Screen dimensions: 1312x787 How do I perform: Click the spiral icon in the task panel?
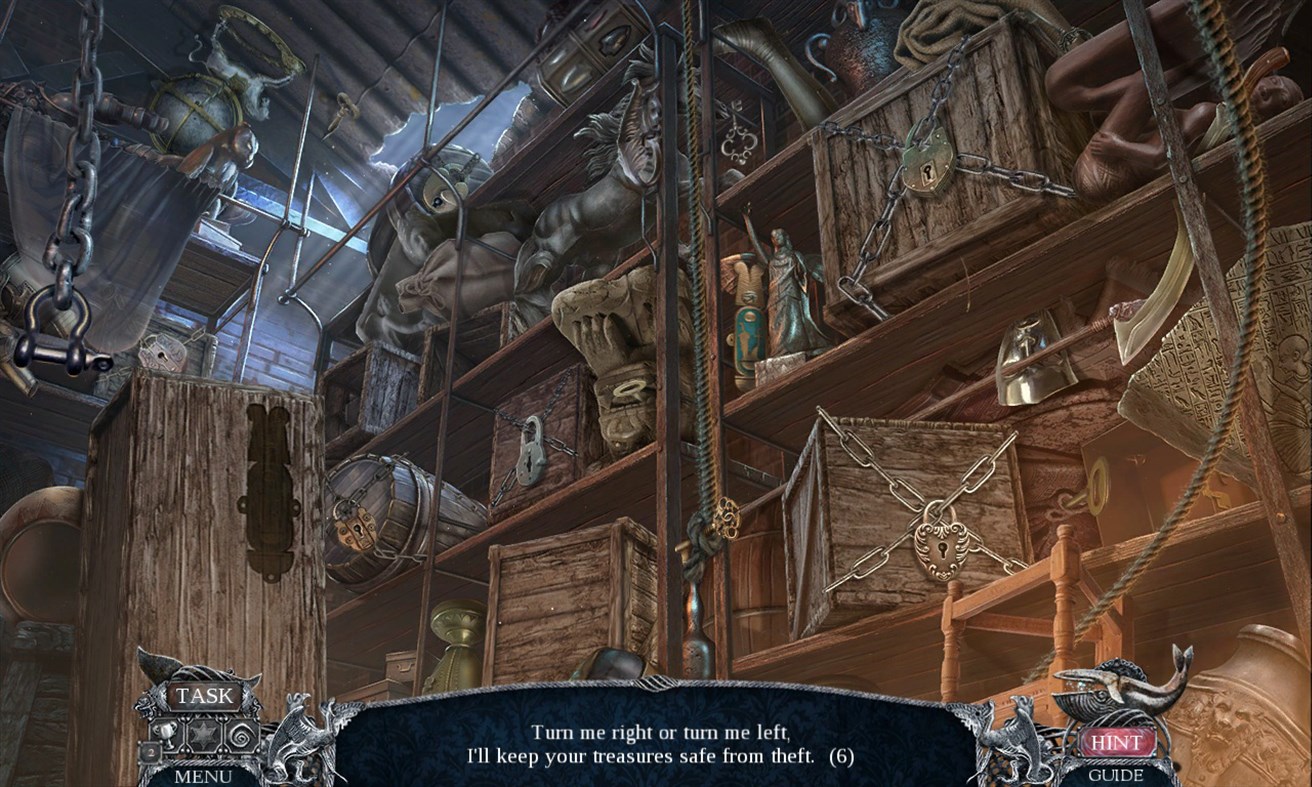pyautogui.click(x=241, y=734)
